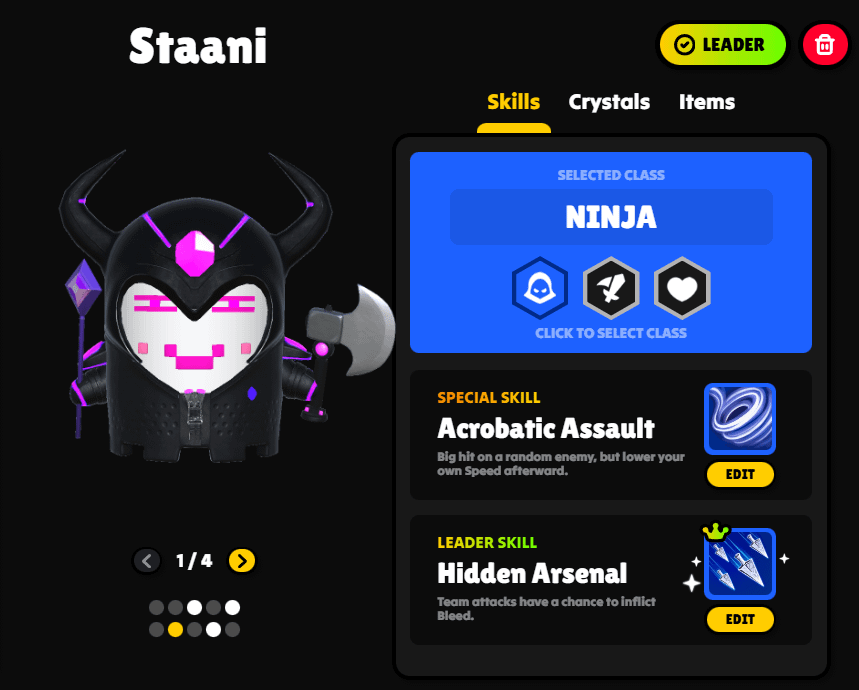
Task: Switch to the Skills tab
Action: click(513, 102)
